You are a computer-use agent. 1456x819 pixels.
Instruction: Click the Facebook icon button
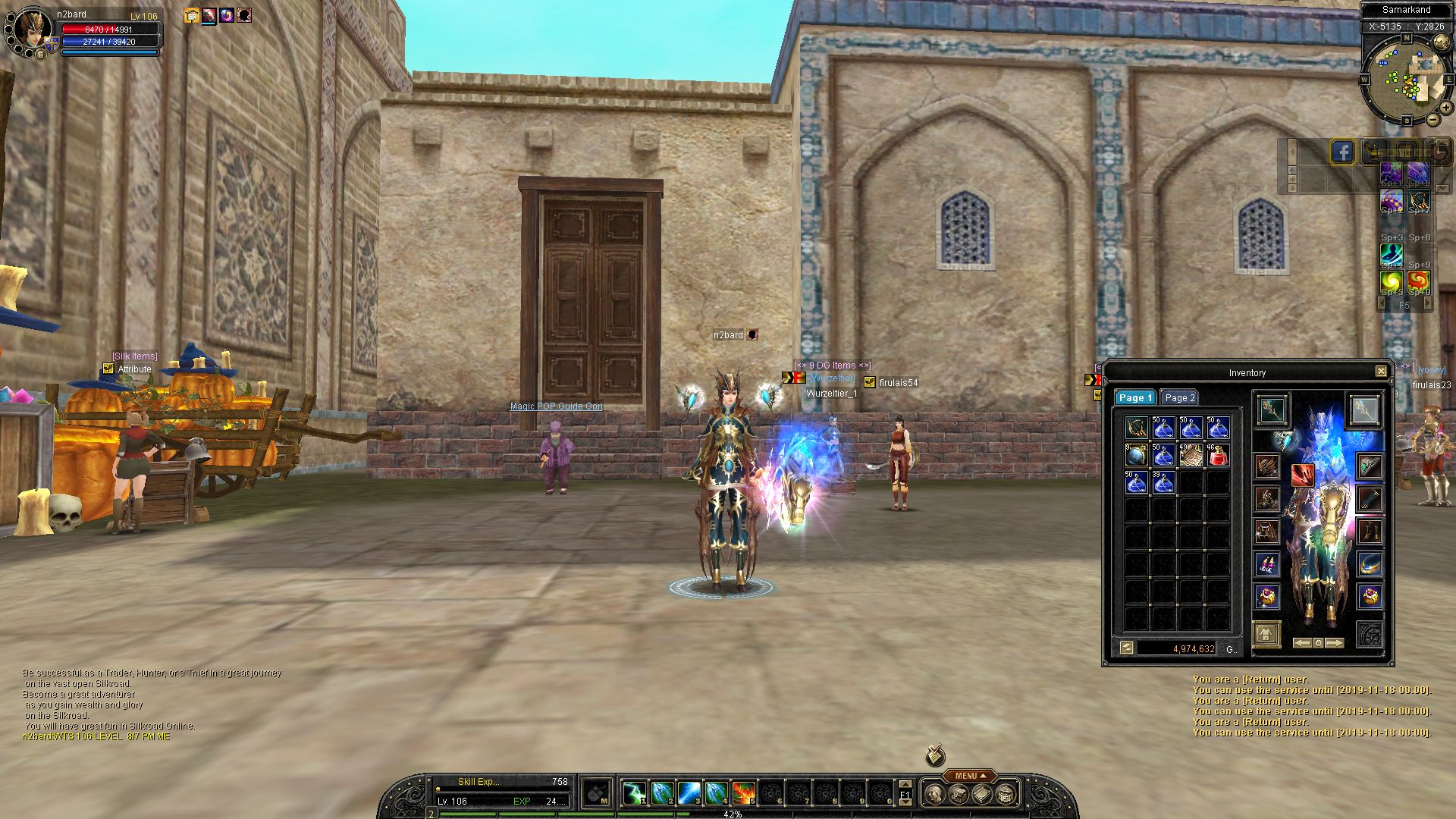click(x=1342, y=152)
